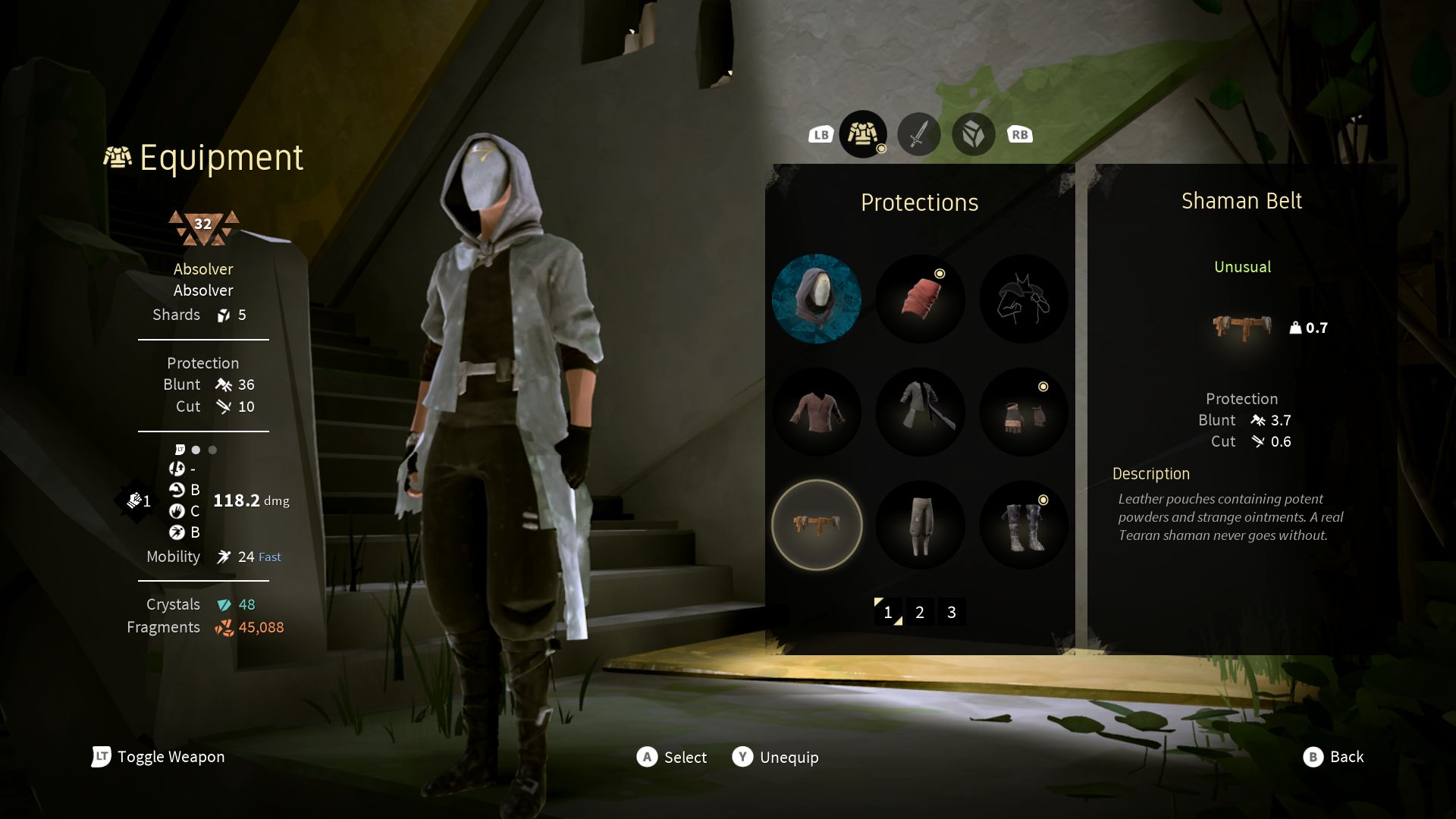Click the highlighted Shaman Belt thumbnail
This screenshot has width=1456, height=819.
pyautogui.click(x=817, y=525)
